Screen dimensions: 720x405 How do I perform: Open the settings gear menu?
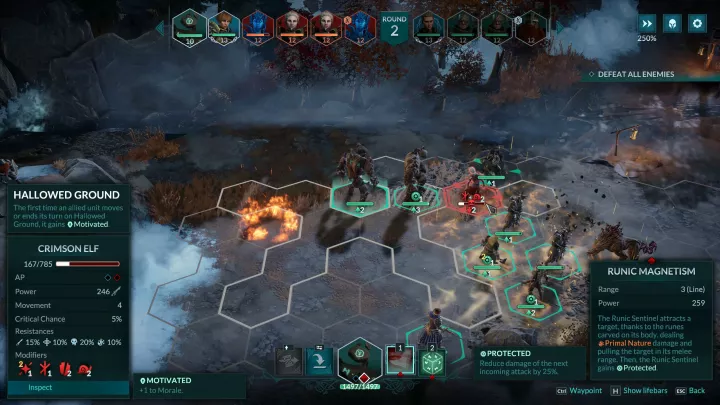tap(698, 23)
